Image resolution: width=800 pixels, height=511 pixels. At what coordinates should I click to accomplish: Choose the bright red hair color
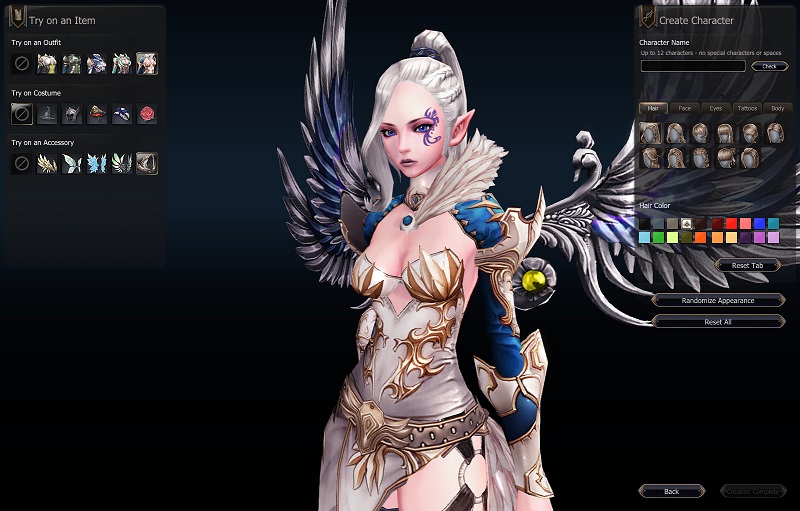(x=731, y=223)
